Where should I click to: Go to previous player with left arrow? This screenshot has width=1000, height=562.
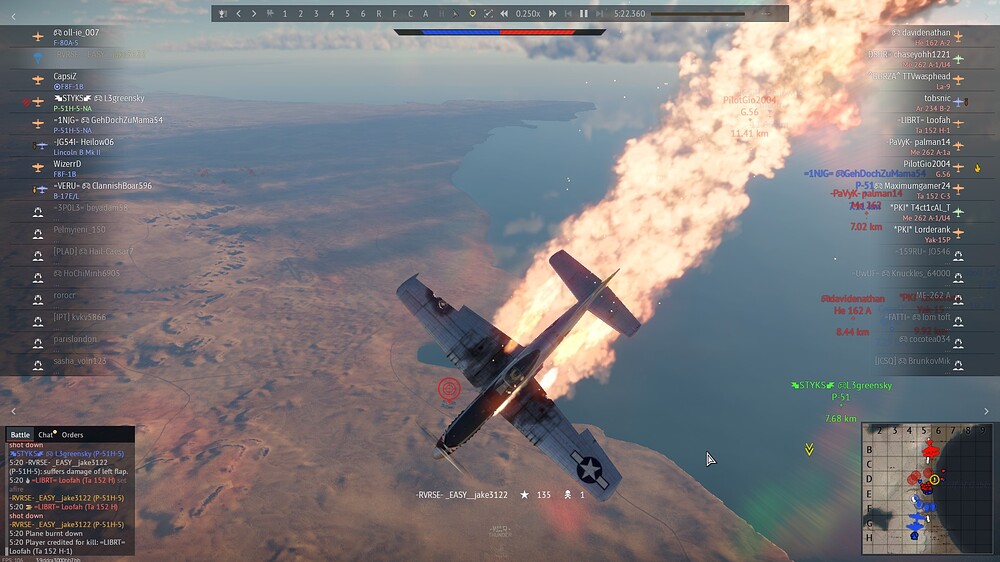tap(238, 14)
